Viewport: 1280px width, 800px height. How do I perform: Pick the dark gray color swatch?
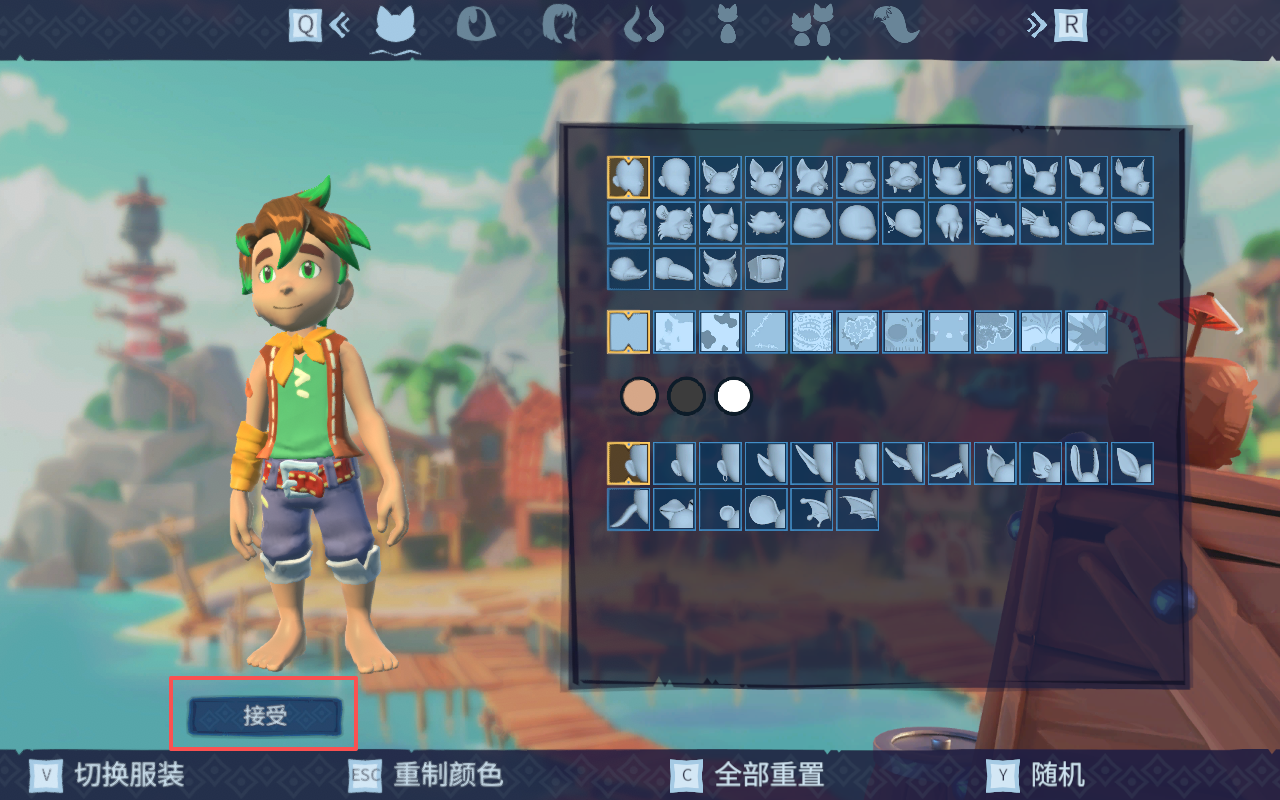tap(686, 396)
